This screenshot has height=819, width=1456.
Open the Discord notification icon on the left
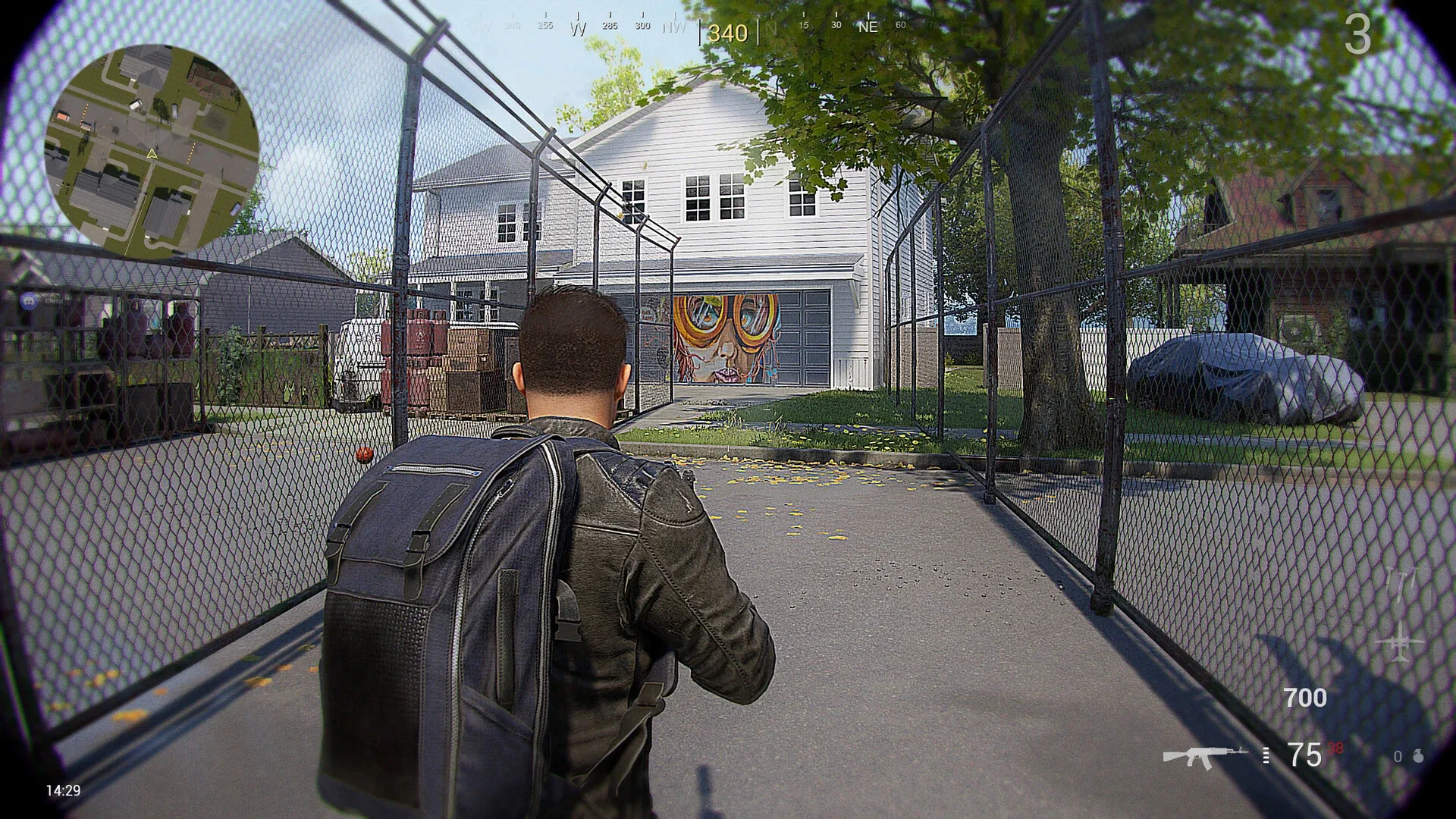click(x=28, y=302)
